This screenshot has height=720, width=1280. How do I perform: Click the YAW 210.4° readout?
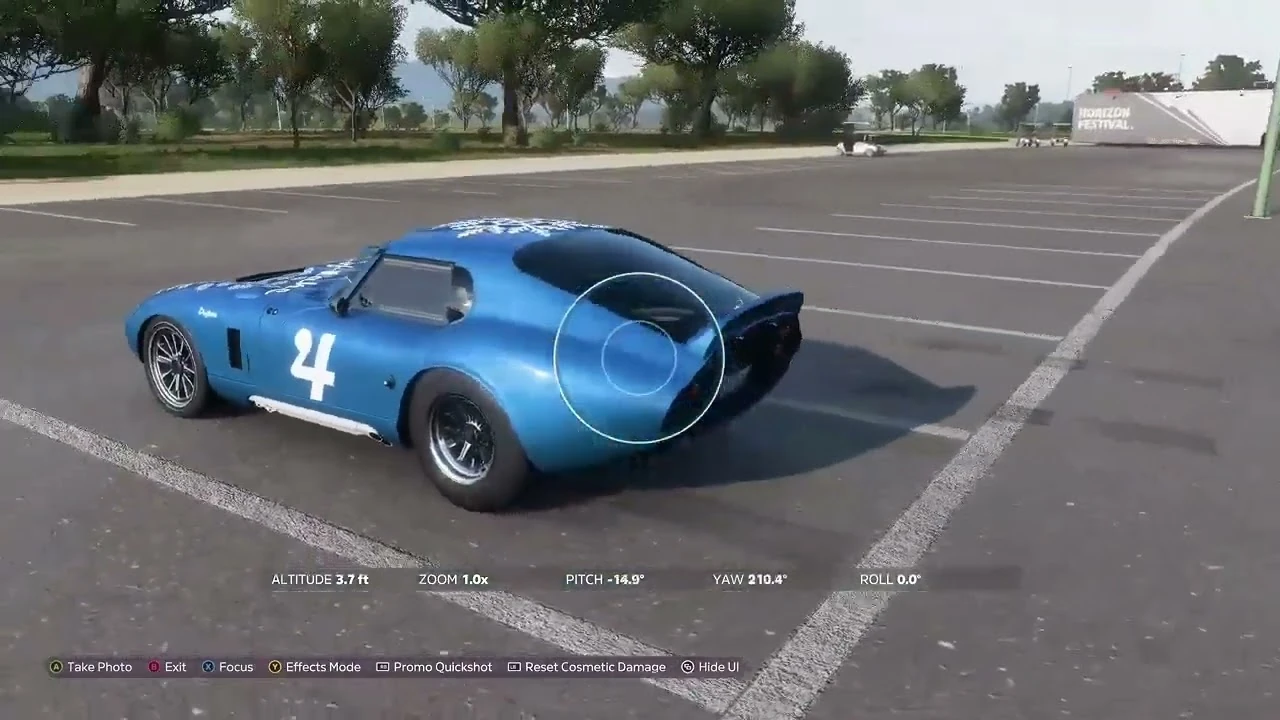click(x=749, y=579)
